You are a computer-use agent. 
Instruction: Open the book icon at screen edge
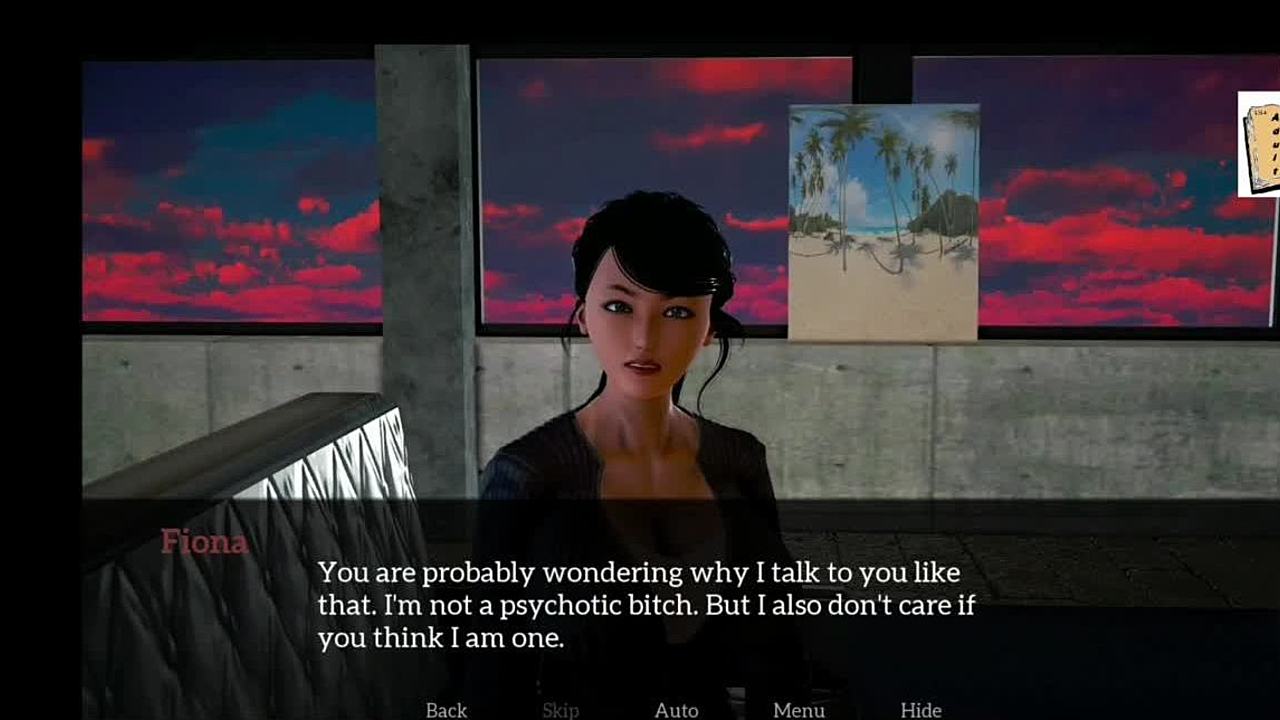coord(1261,144)
